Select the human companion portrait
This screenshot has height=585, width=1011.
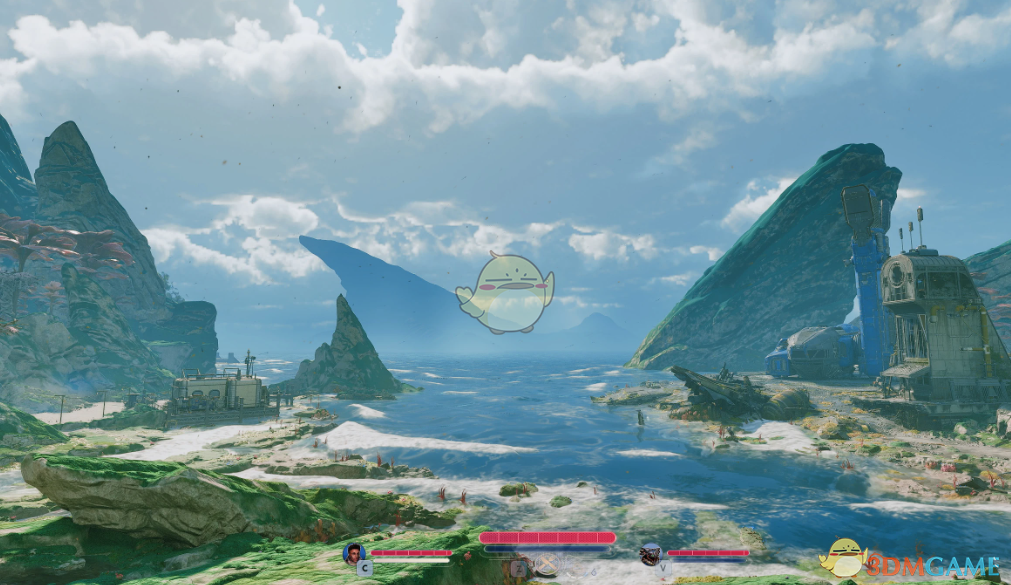coord(353,553)
